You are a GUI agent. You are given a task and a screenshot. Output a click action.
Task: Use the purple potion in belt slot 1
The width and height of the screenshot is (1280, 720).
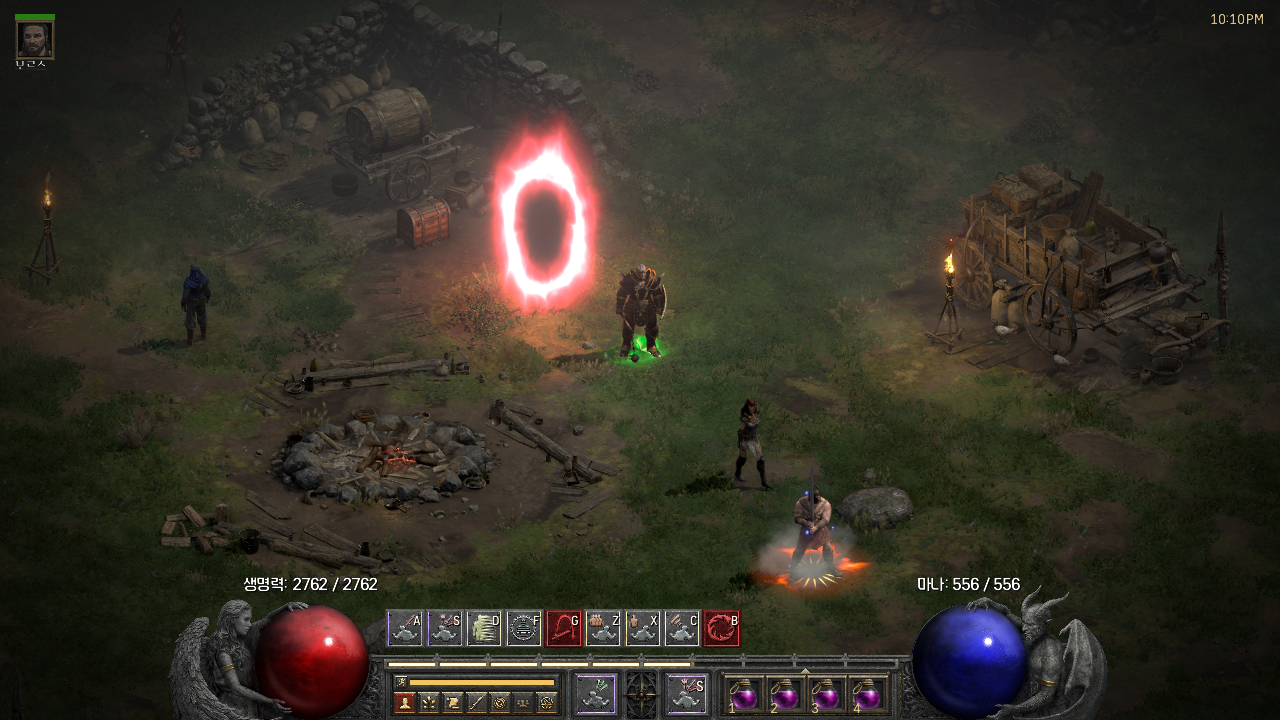743,694
